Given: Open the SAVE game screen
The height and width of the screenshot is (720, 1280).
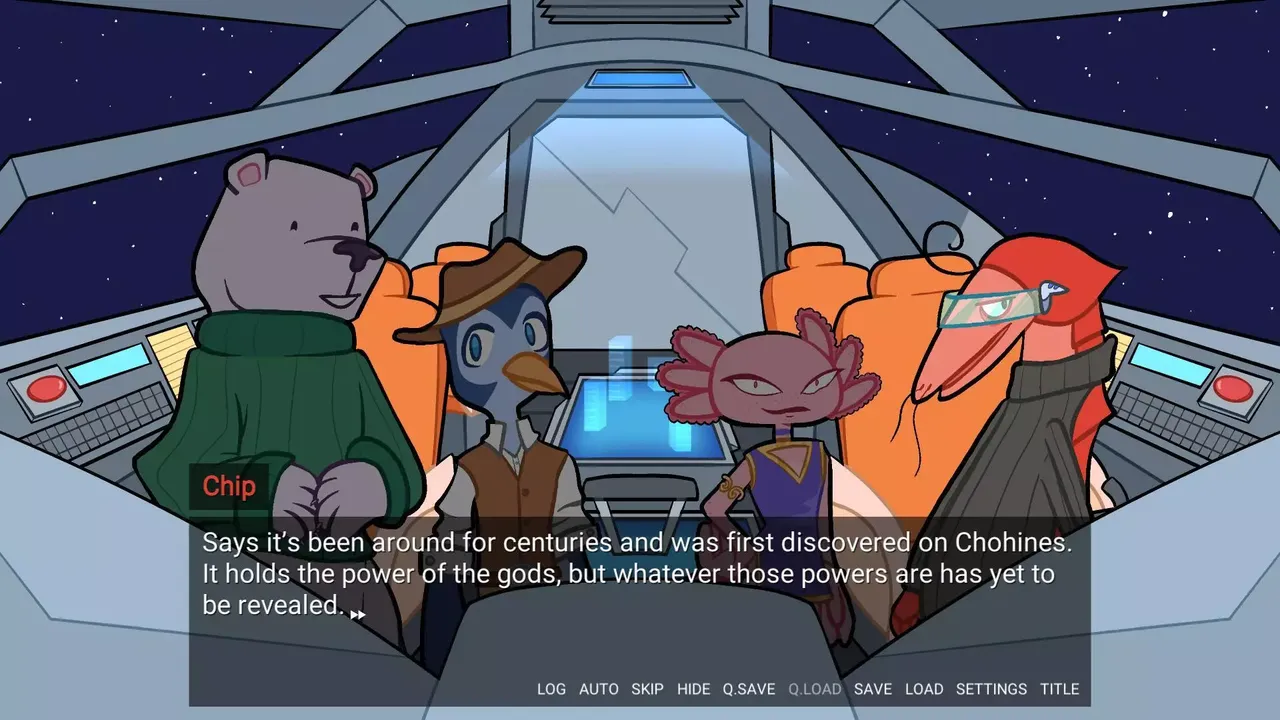Looking at the screenshot, I should point(873,689).
